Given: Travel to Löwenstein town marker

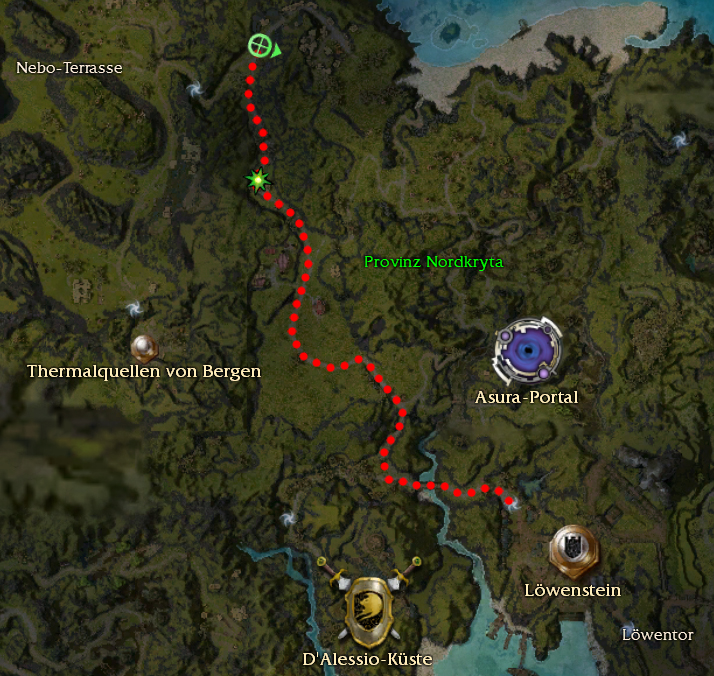Looking at the screenshot, I should pos(573,549).
